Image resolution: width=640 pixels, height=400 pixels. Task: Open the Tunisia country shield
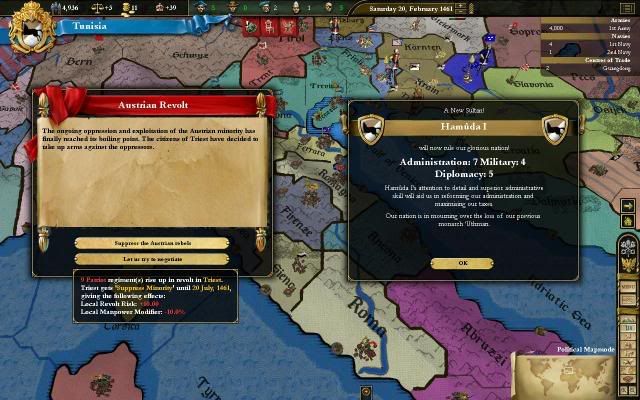pyautogui.click(x=29, y=27)
